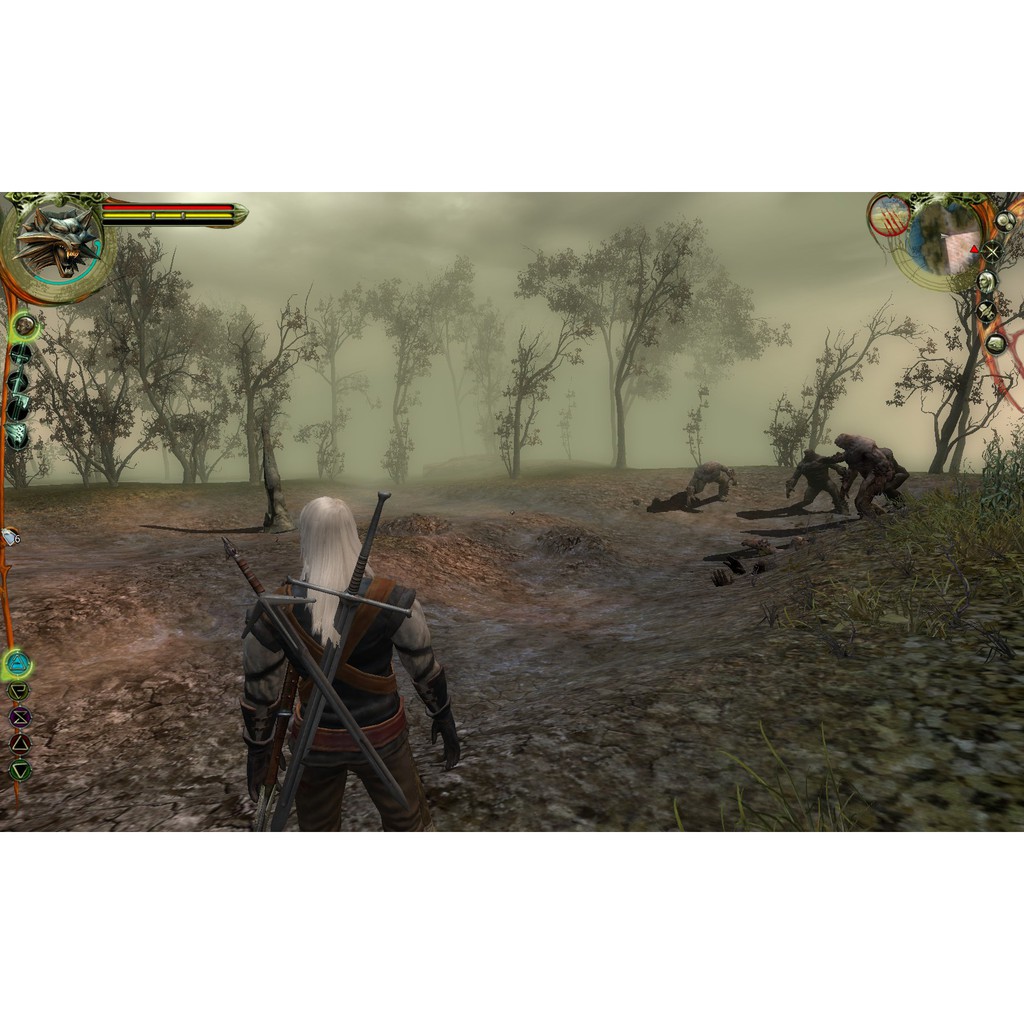Open the panel with the coins icon
This screenshot has height=1024, width=1024.
tap(1004, 221)
